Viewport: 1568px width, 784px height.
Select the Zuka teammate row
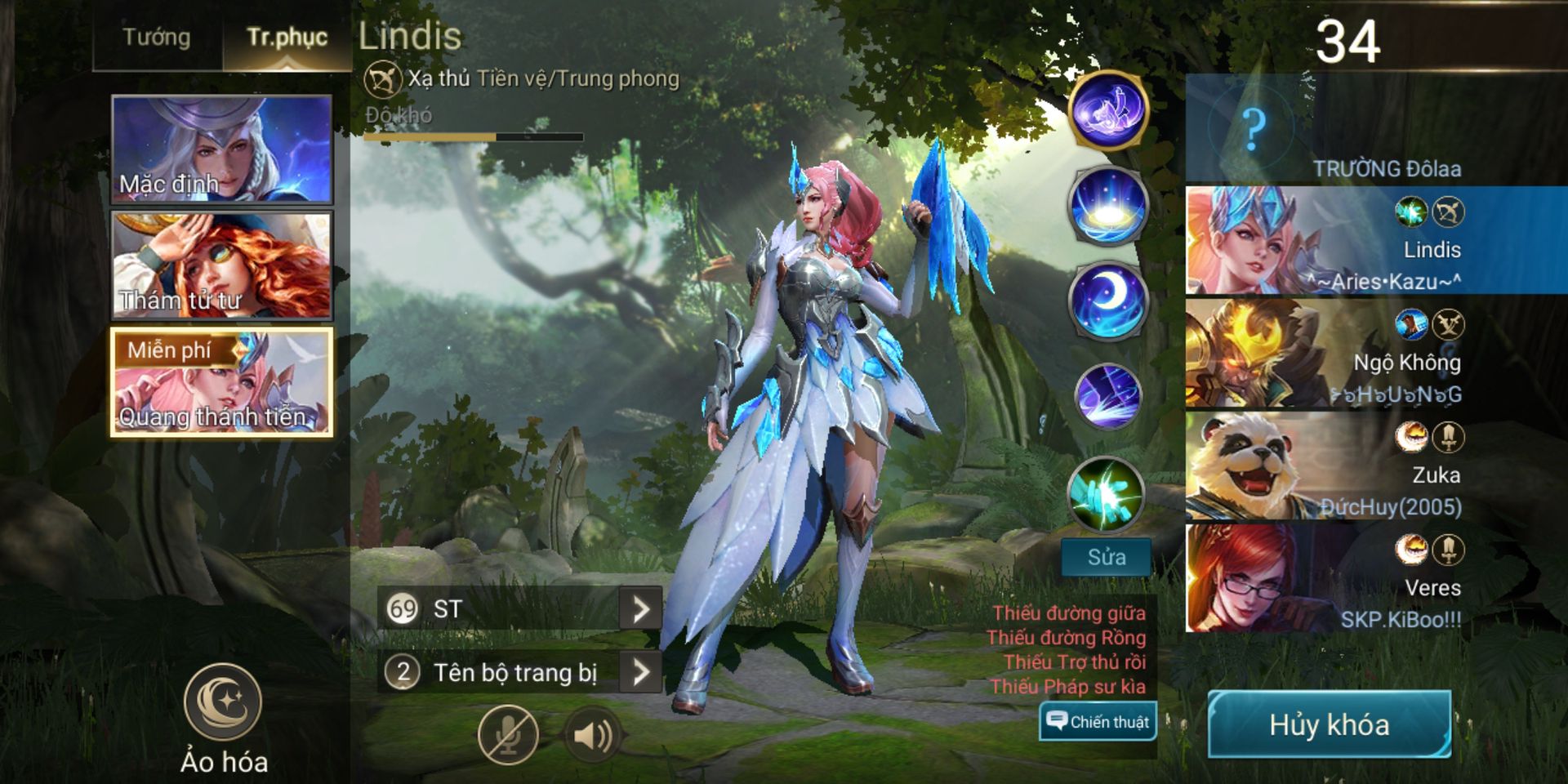tap(1376, 465)
